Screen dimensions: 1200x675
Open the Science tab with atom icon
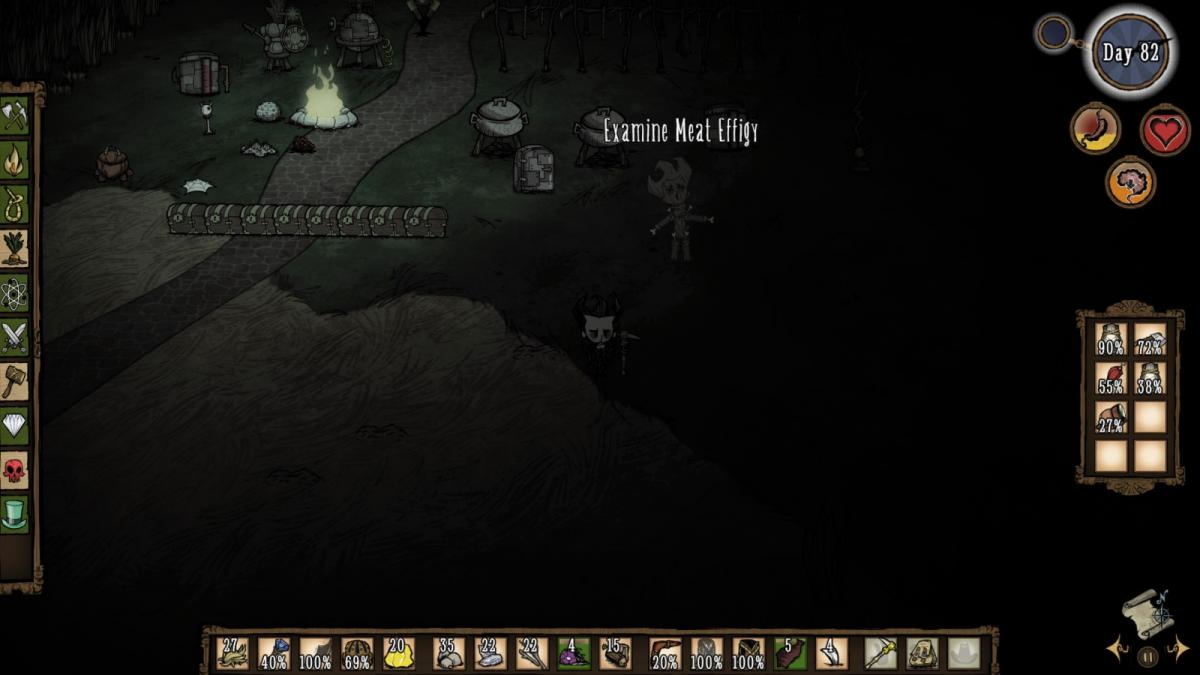tap(14, 293)
